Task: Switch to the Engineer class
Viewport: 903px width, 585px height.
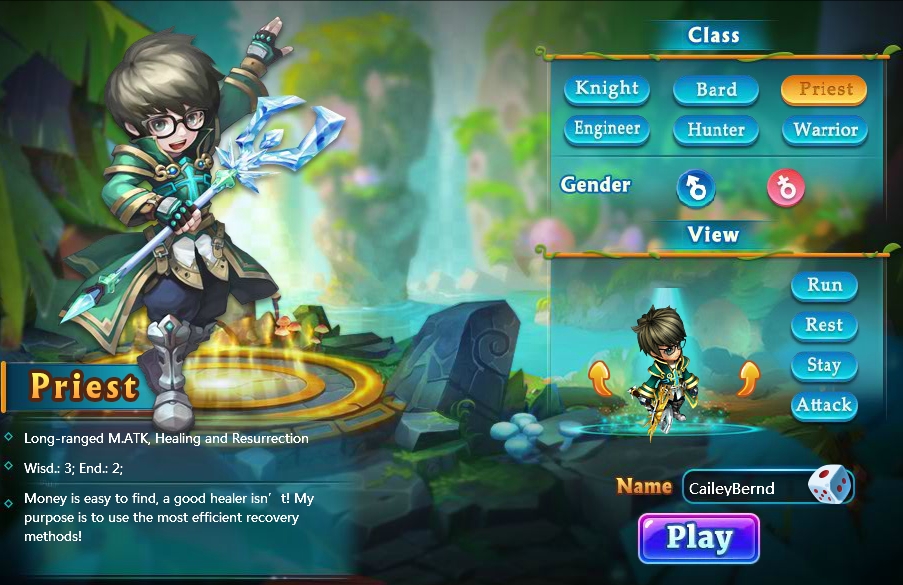Action: coord(607,129)
